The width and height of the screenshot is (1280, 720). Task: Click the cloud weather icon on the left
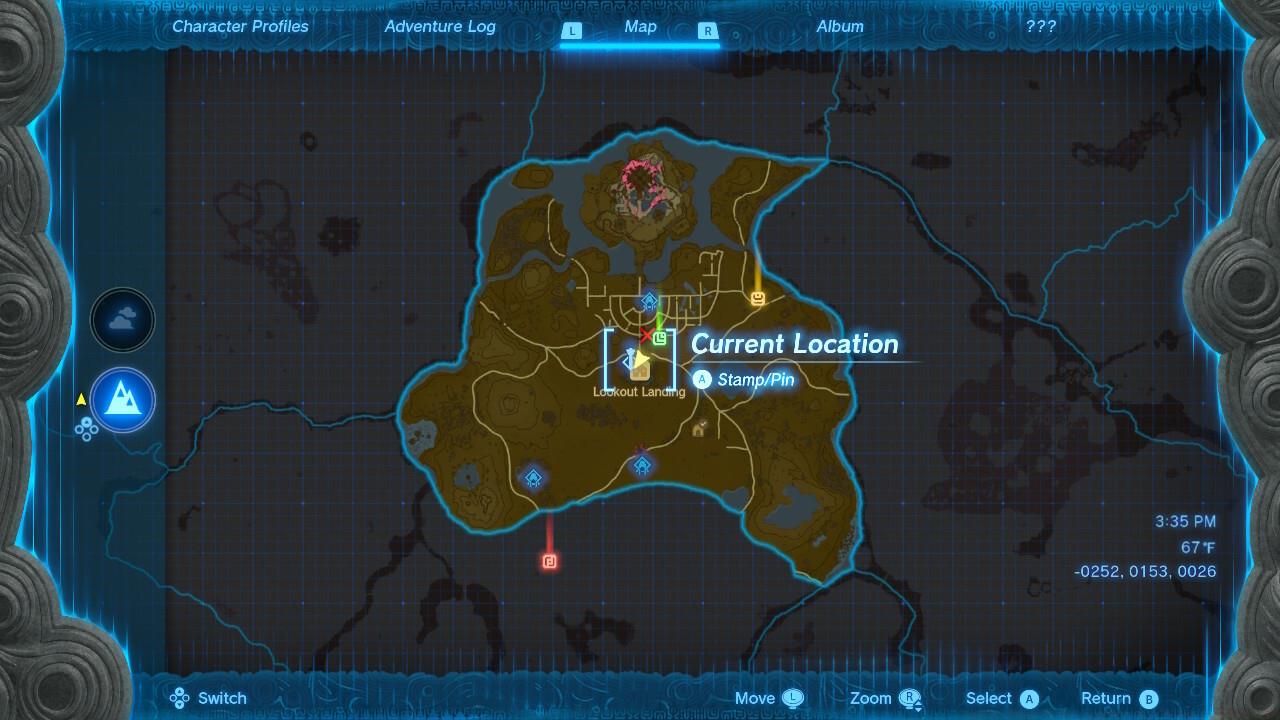122,320
